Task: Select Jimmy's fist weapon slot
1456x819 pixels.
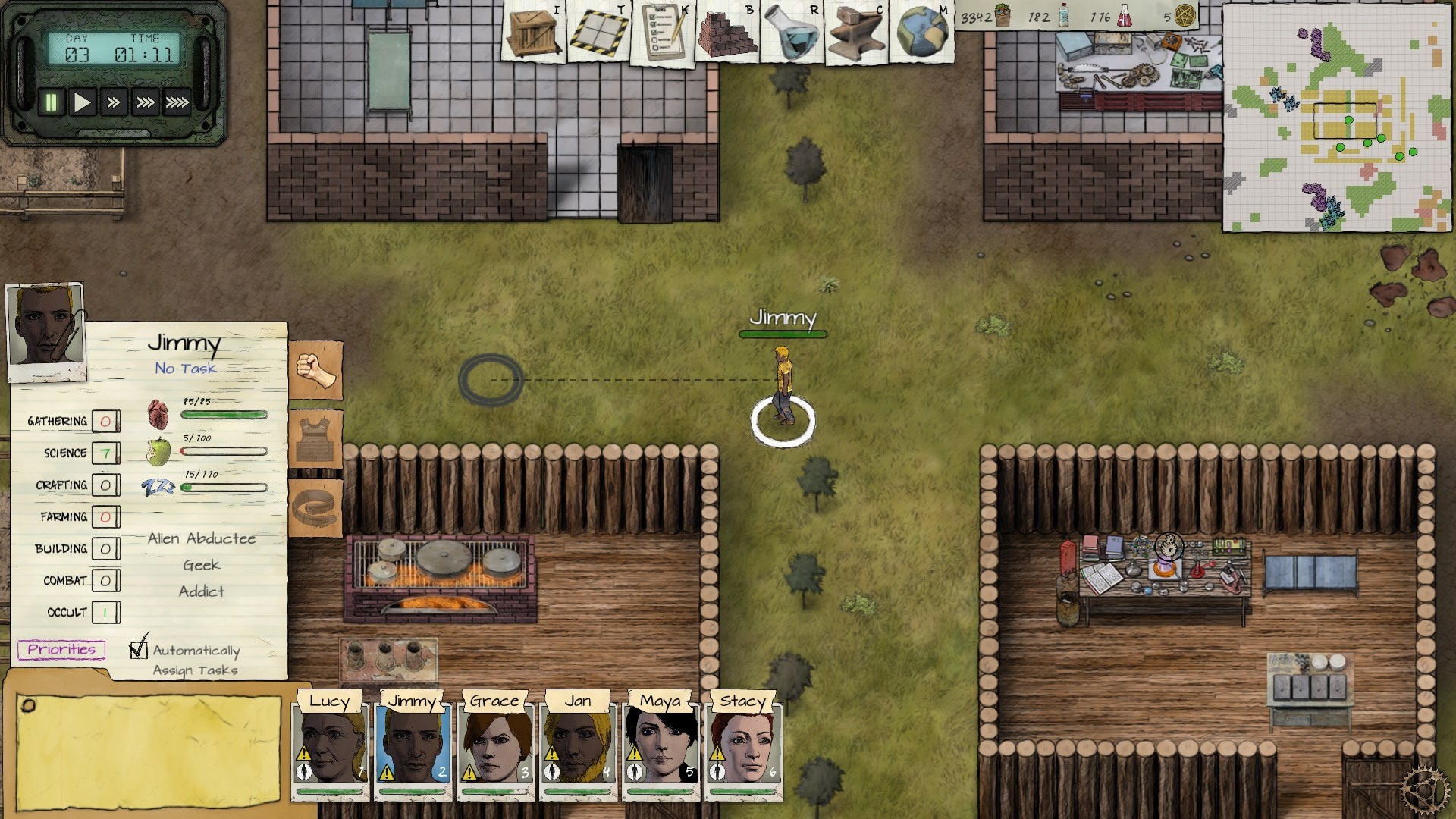Action: tap(315, 369)
